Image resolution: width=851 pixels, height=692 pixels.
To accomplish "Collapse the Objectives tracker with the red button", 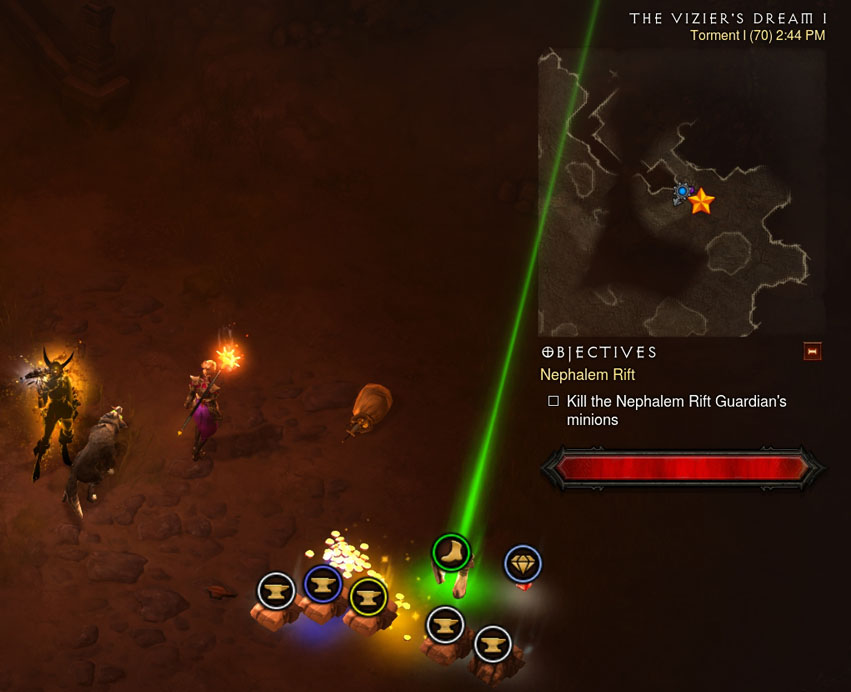I will tap(812, 351).
